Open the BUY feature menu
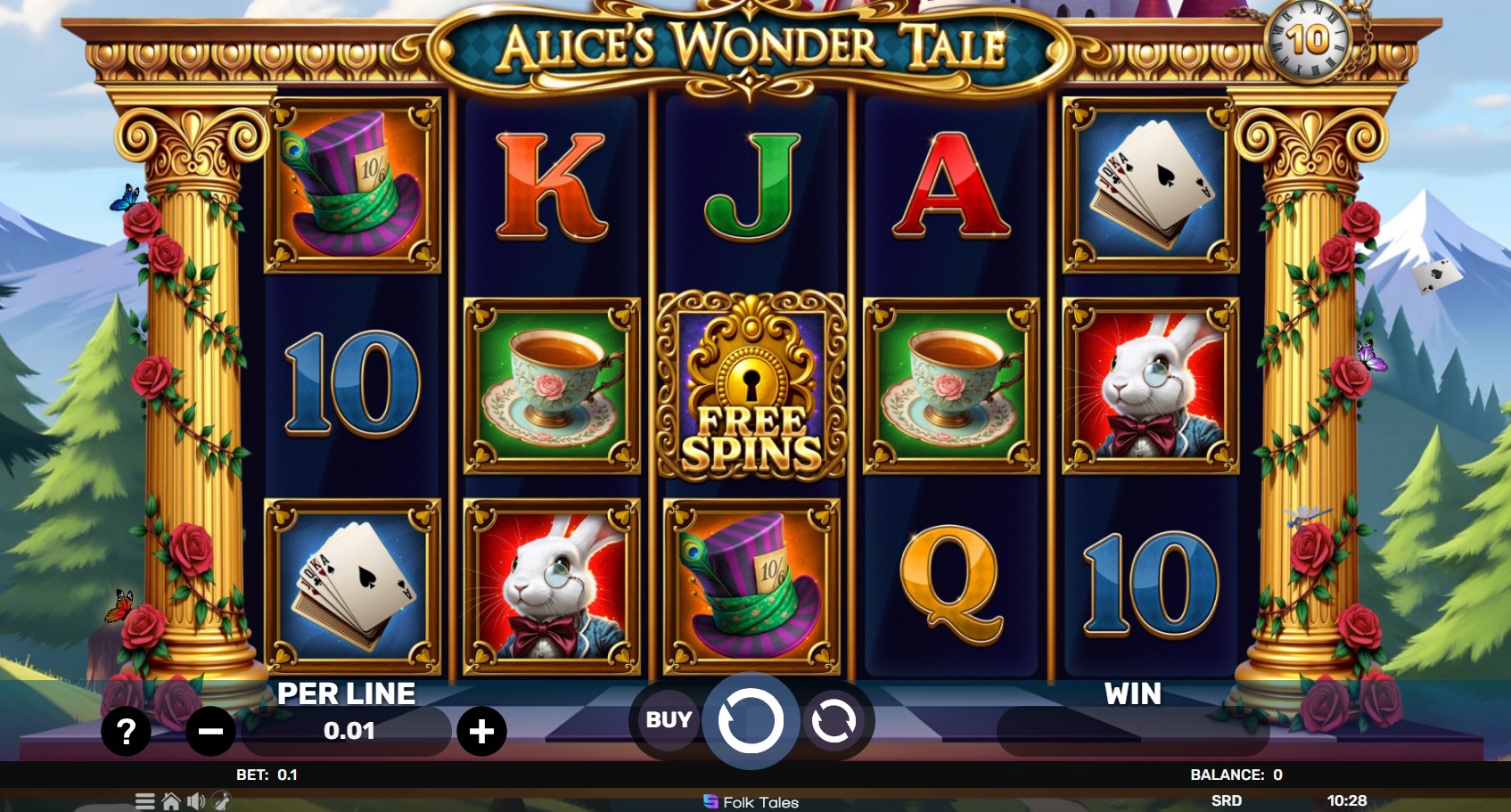The height and width of the screenshot is (812, 1511). 667,719
